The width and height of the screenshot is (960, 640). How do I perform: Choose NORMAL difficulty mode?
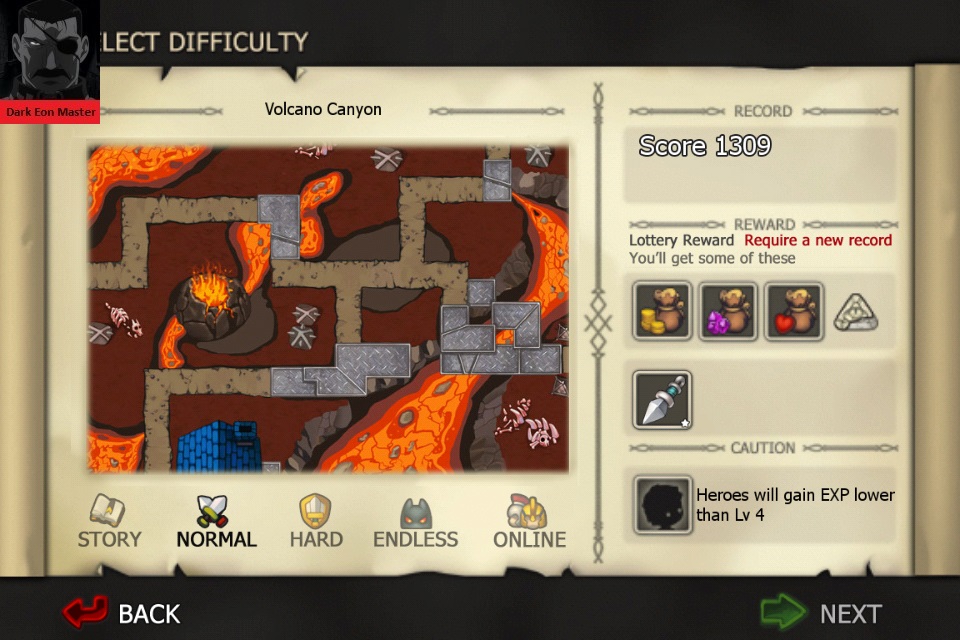point(216,522)
